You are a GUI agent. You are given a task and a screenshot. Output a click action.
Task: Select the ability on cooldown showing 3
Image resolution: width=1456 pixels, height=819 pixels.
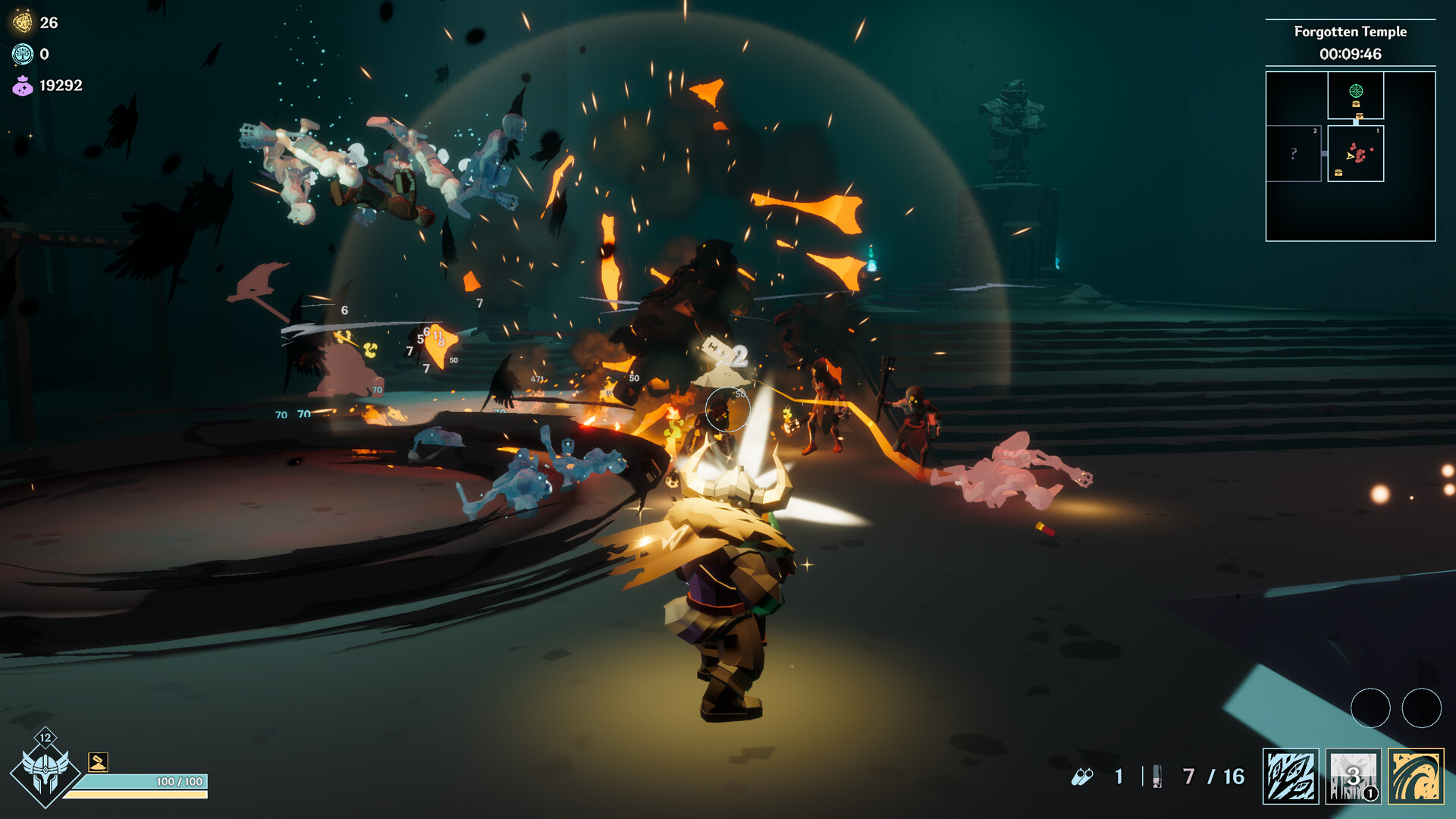click(1353, 776)
